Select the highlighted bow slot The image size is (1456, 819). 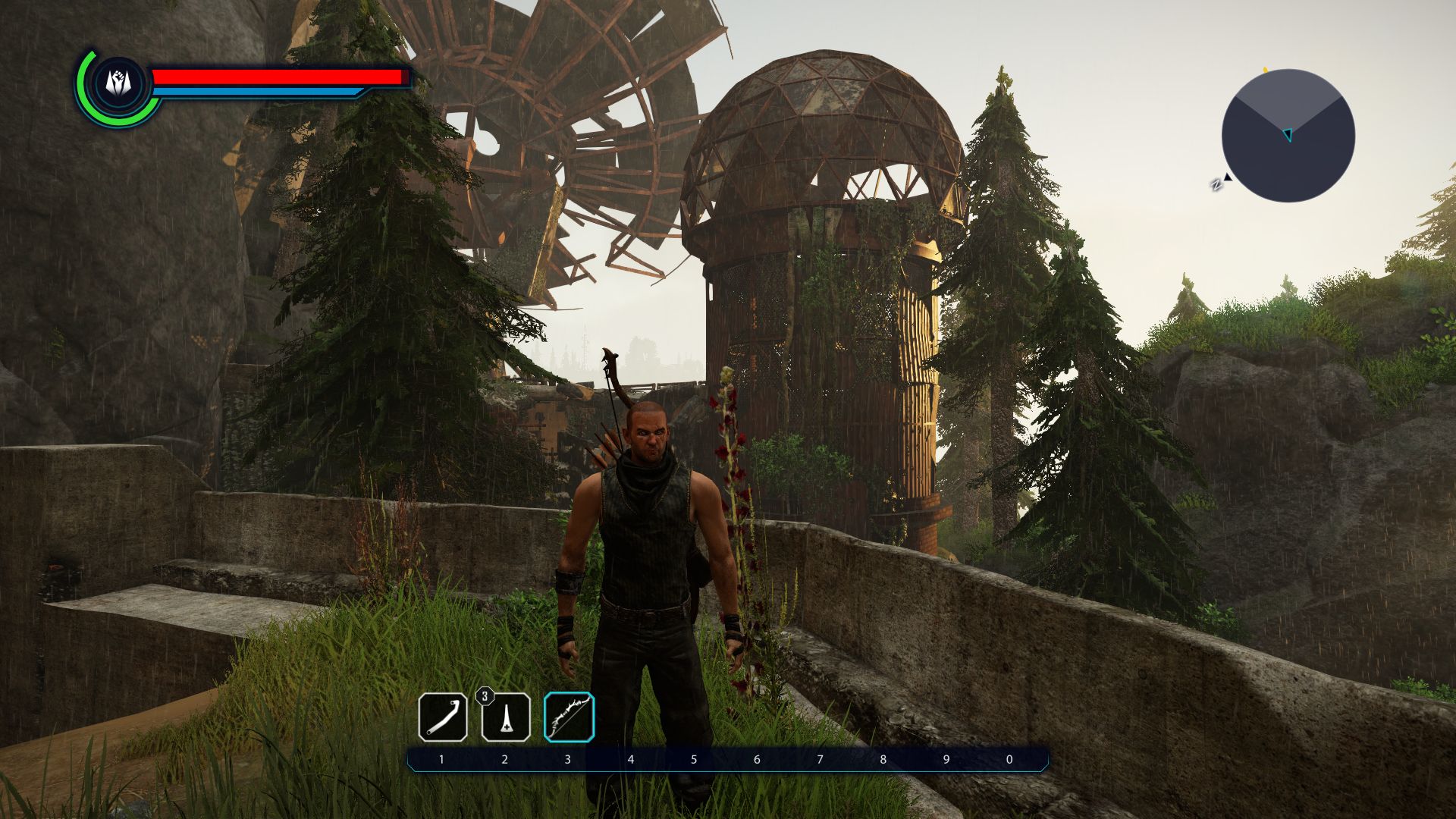click(x=569, y=717)
